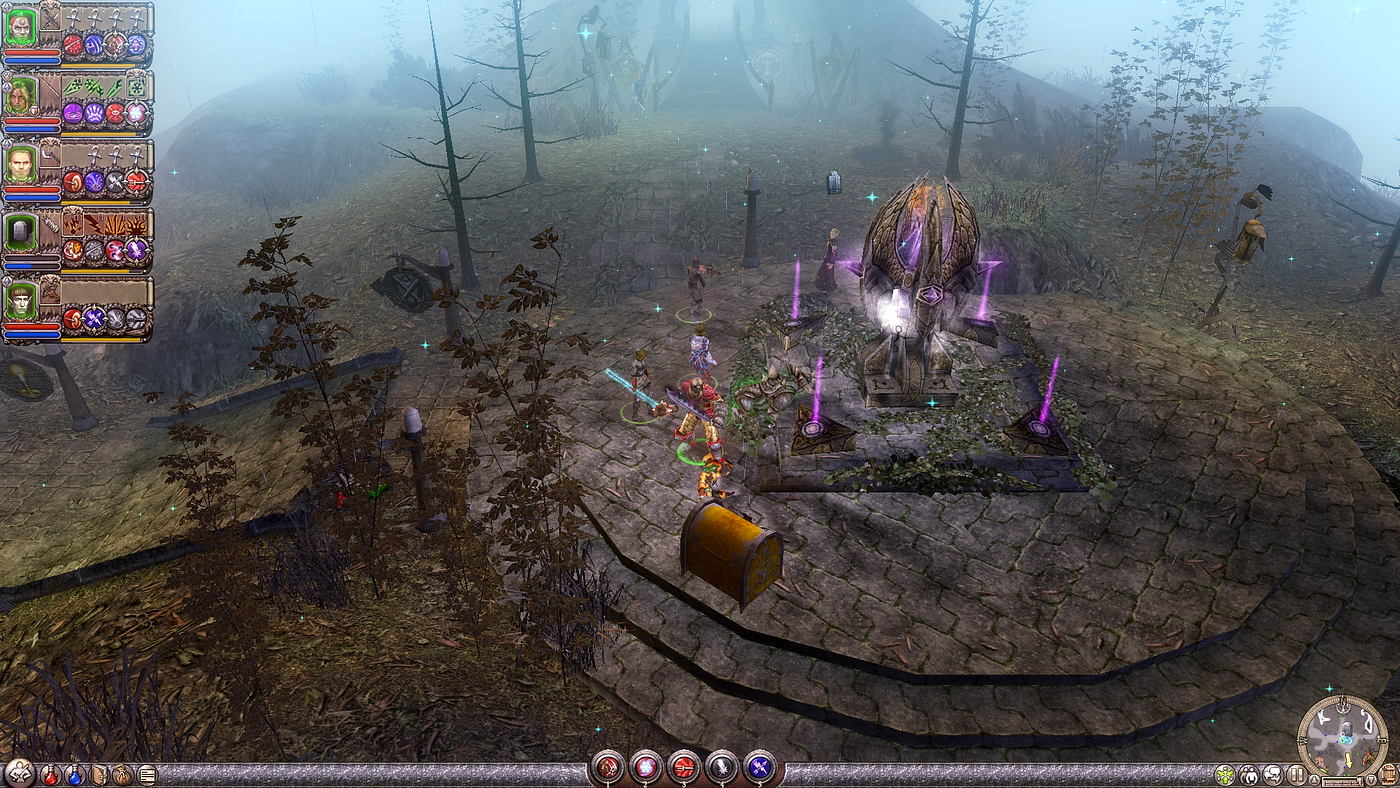Screen dimensions: 1400x788
Task: Activate the blue crossed-blades power in slot 5
Action: click(x=760, y=767)
